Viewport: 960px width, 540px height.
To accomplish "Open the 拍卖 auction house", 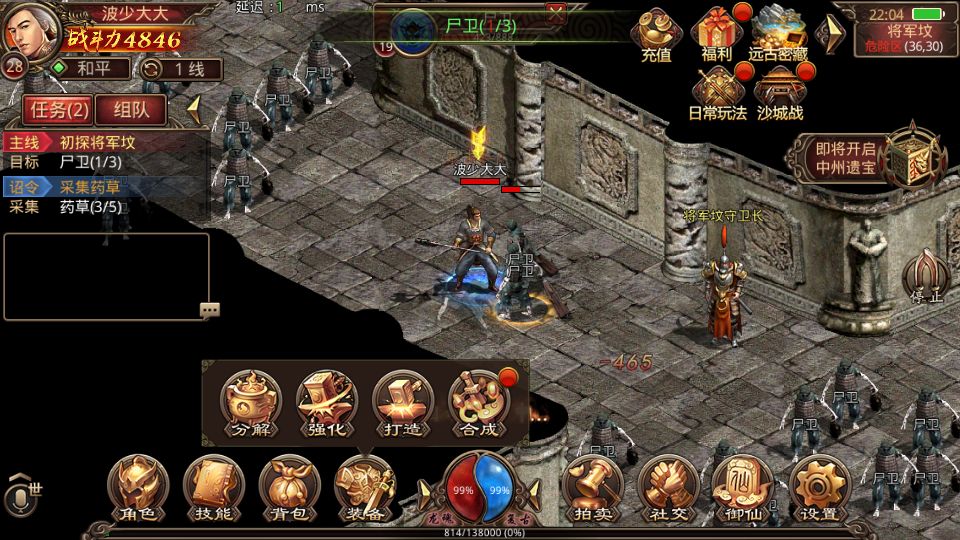I will click(592, 487).
